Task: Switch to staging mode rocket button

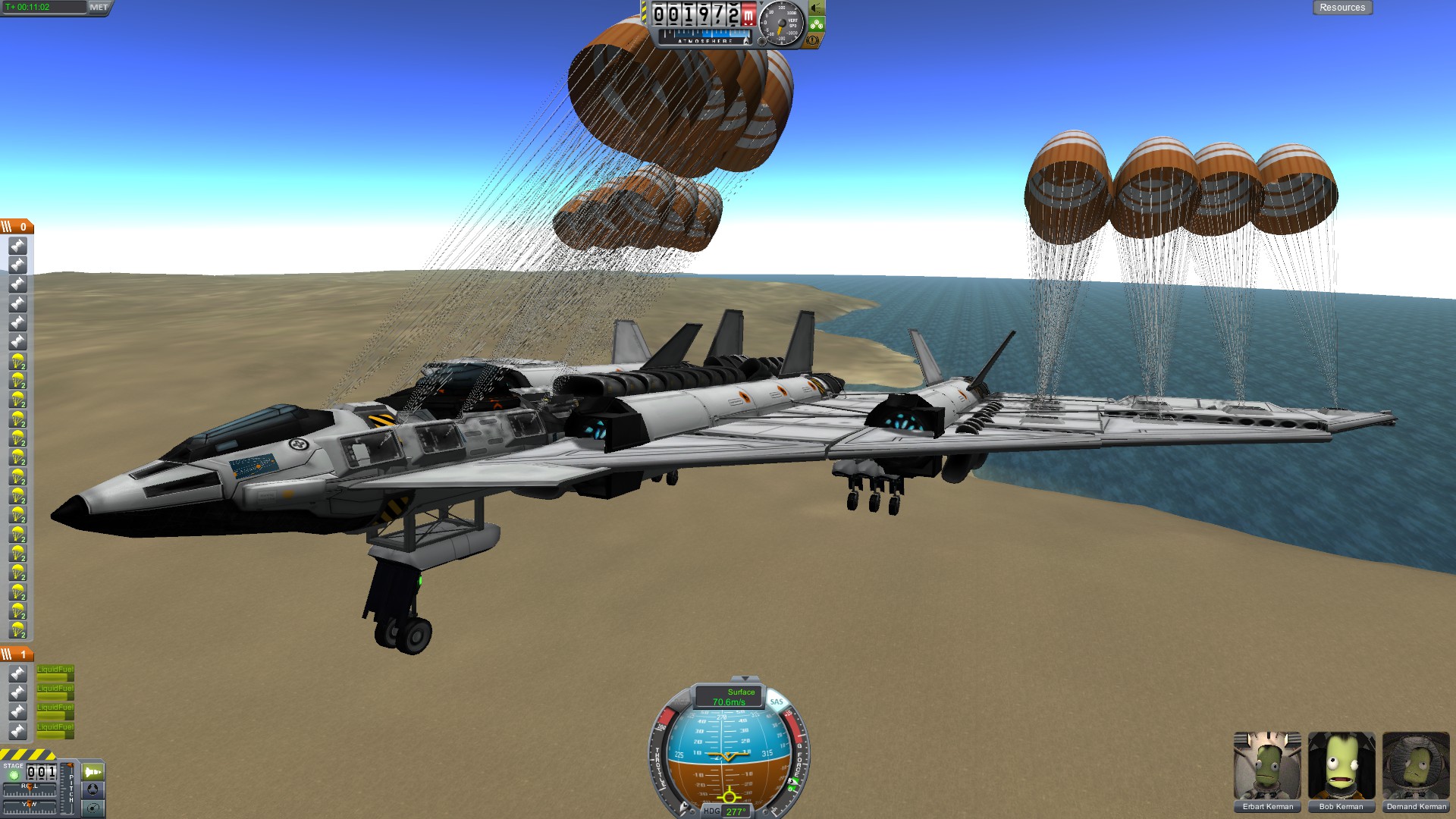Action: (93, 772)
